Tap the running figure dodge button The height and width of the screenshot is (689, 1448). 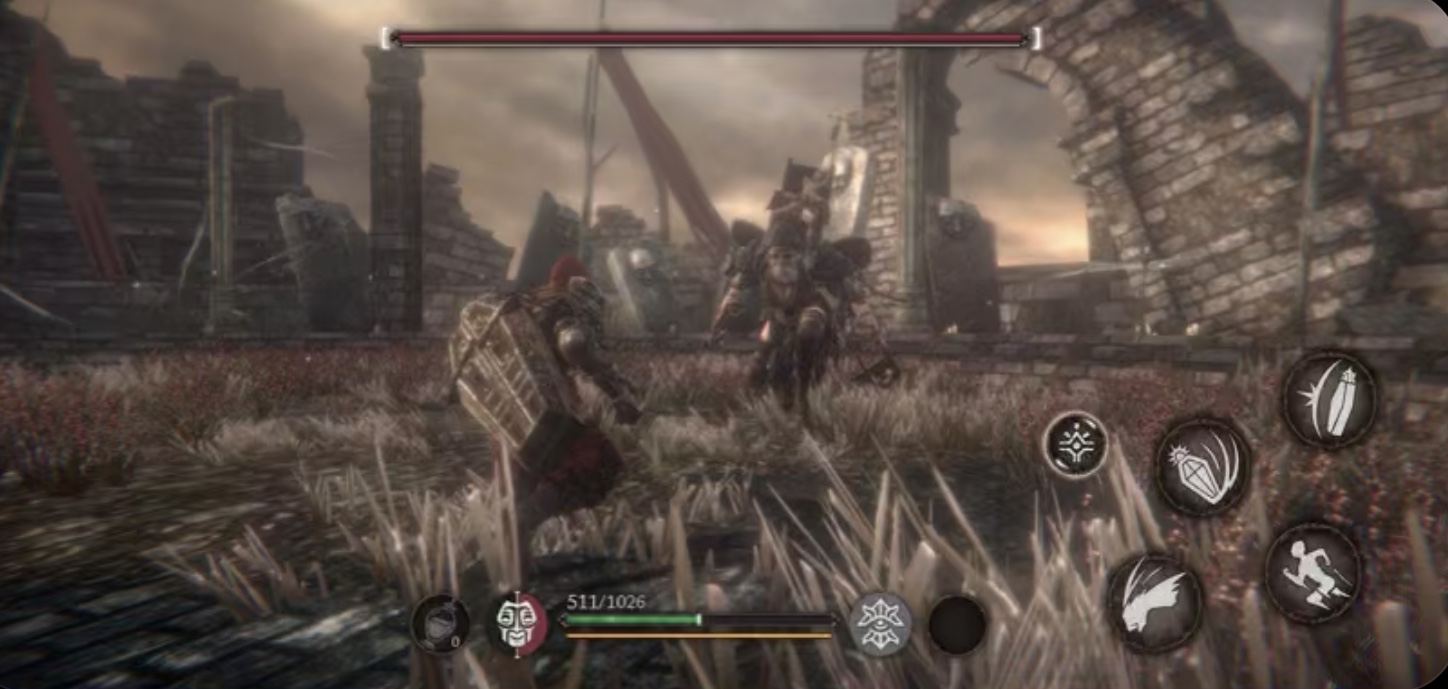click(1312, 573)
